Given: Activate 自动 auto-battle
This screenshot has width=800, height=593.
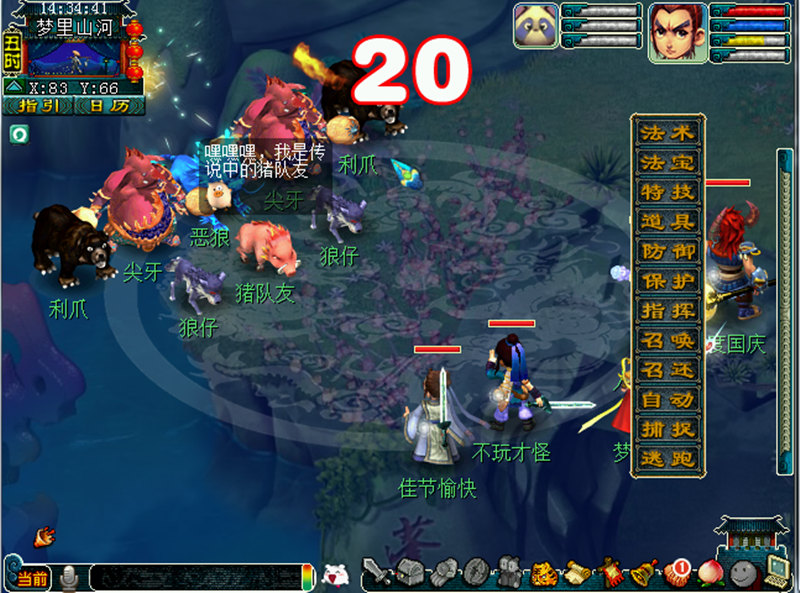Looking at the screenshot, I should coord(668,400).
